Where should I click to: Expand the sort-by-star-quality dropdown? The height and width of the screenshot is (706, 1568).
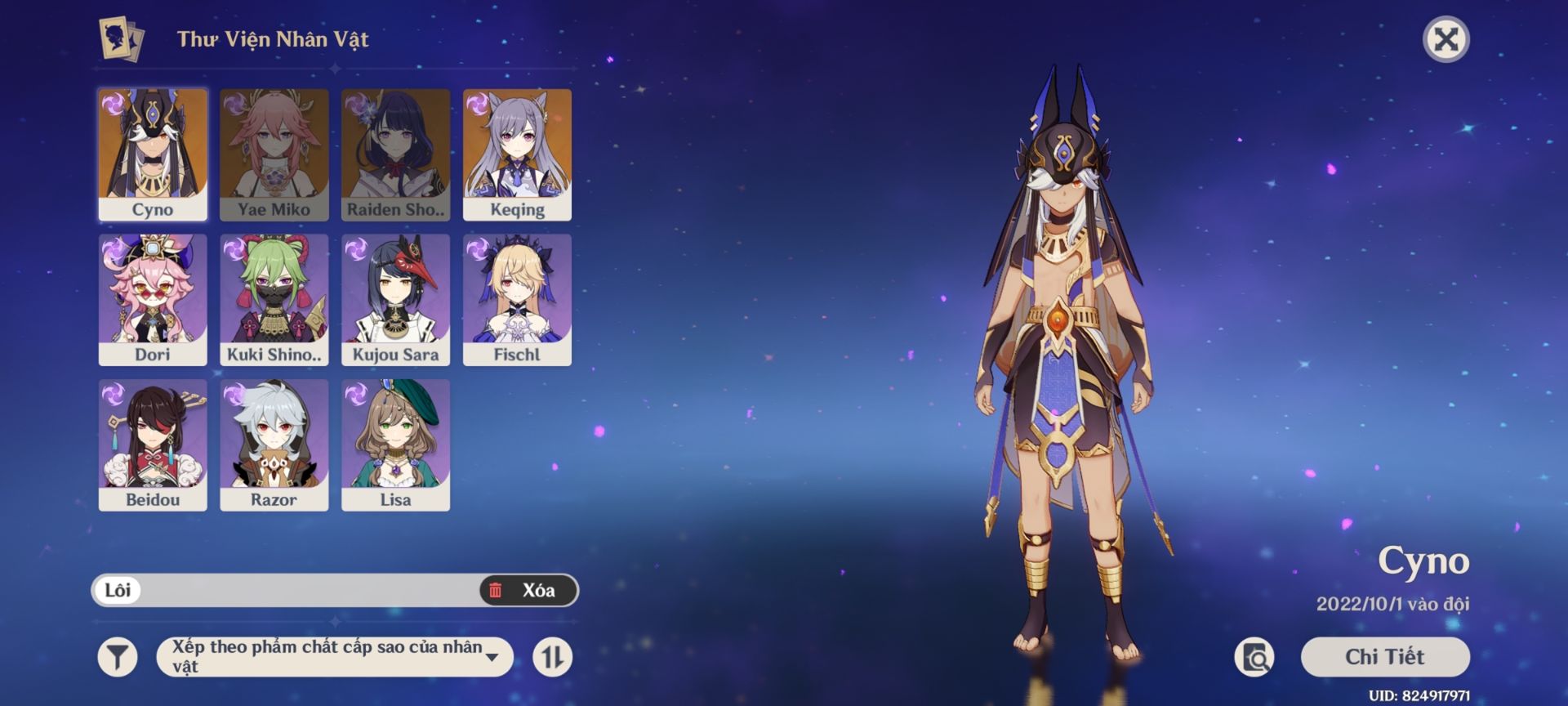click(x=335, y=657)
